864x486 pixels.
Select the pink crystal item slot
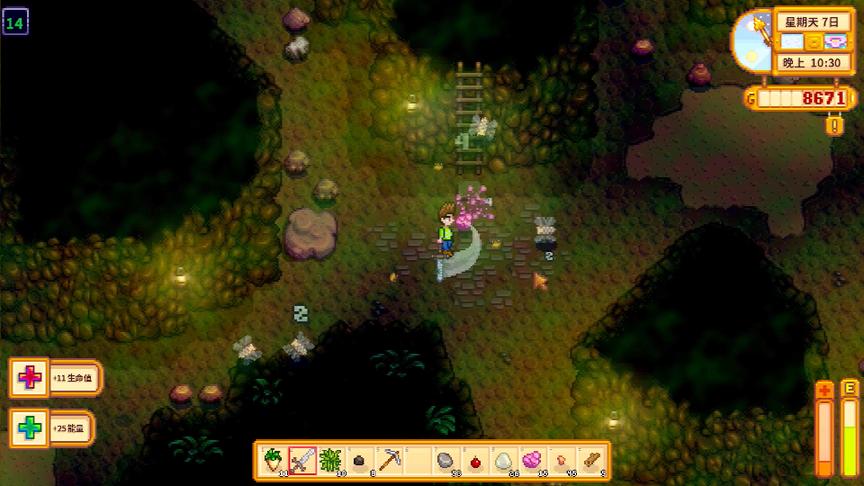533,460
